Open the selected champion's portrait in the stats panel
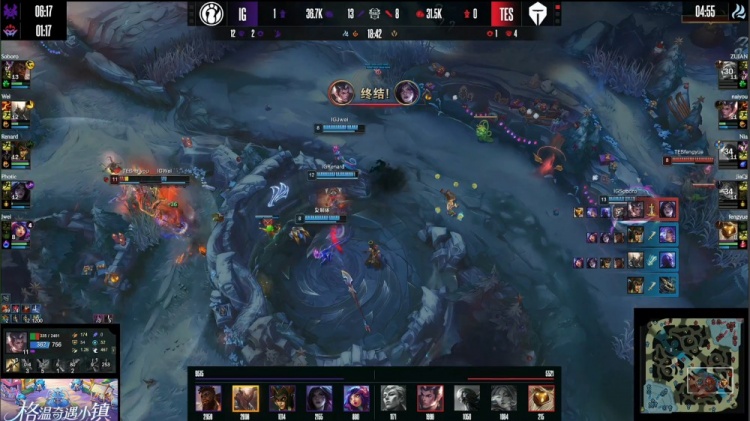The image size is (750, 421). tap(17, 345)
